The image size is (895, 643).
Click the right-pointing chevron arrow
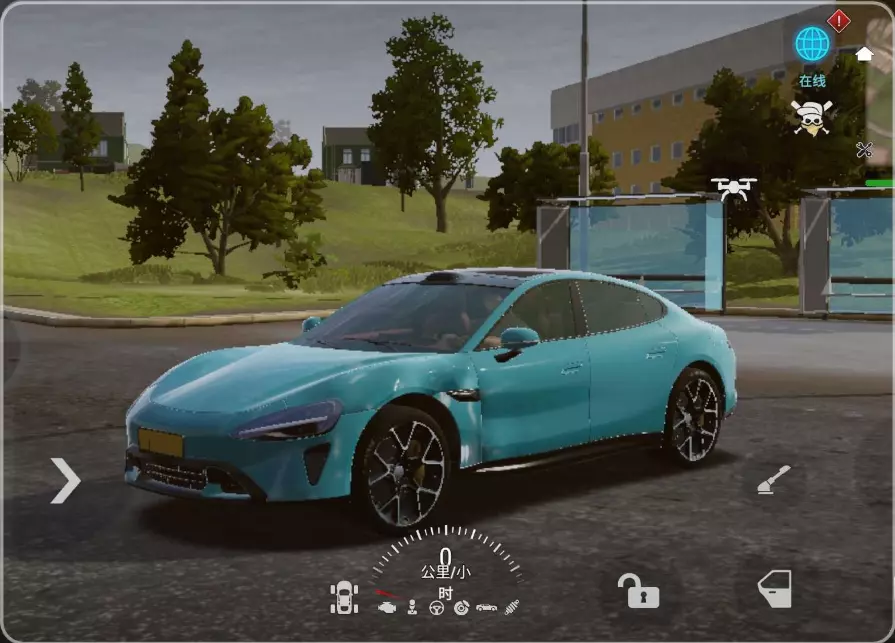pyautogui.click(x=65, y=481)
